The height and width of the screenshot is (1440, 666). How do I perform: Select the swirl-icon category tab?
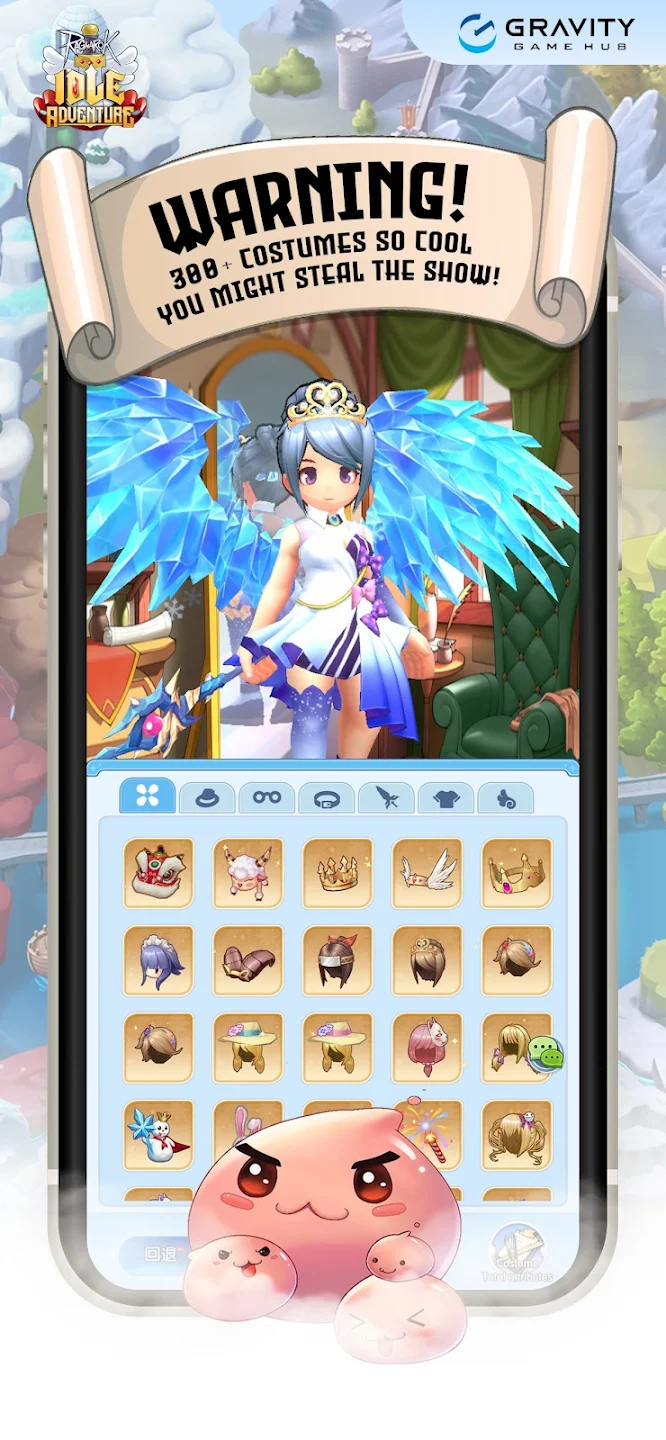[505, 798]
